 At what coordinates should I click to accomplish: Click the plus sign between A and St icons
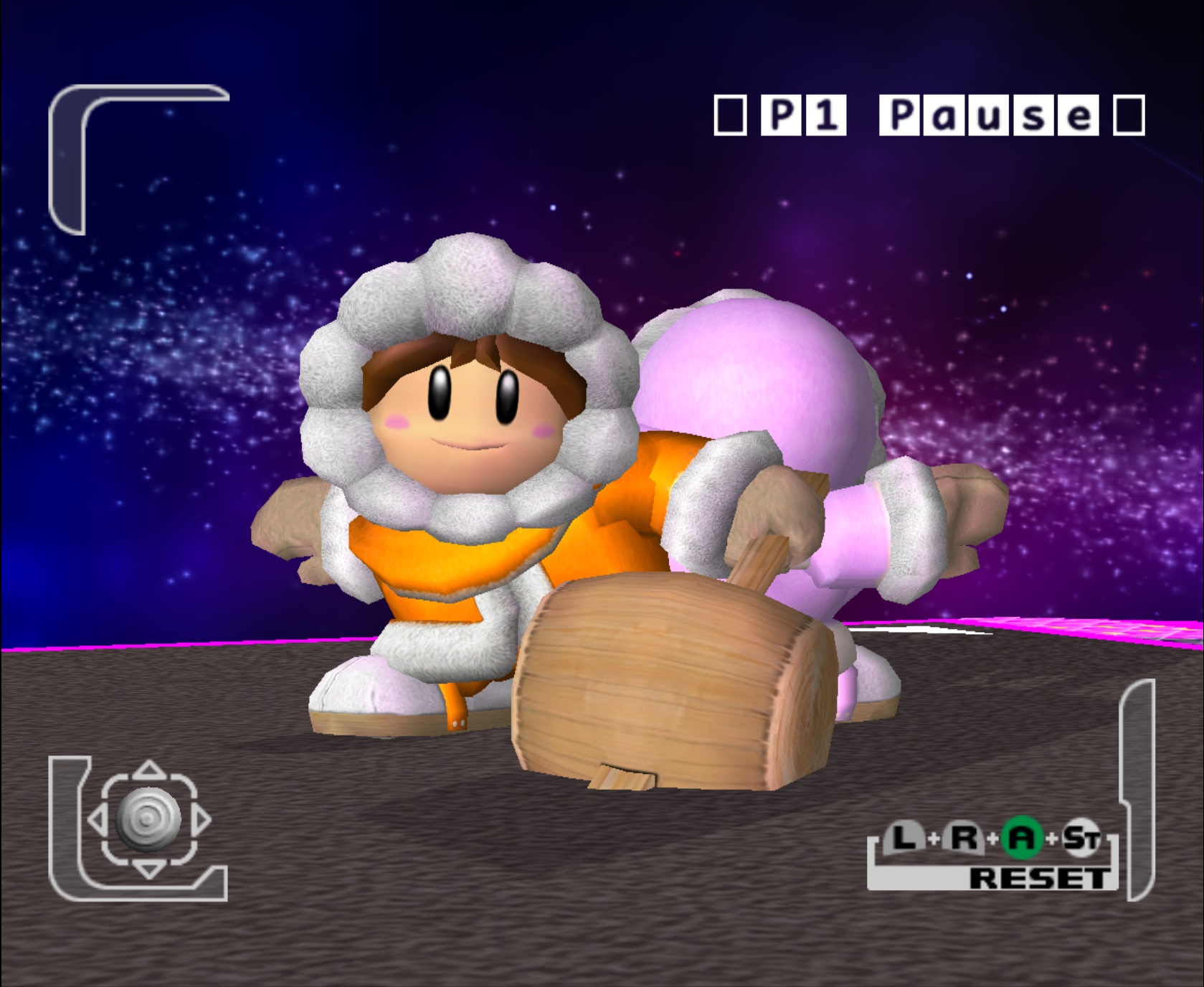tap(1053, 838)
